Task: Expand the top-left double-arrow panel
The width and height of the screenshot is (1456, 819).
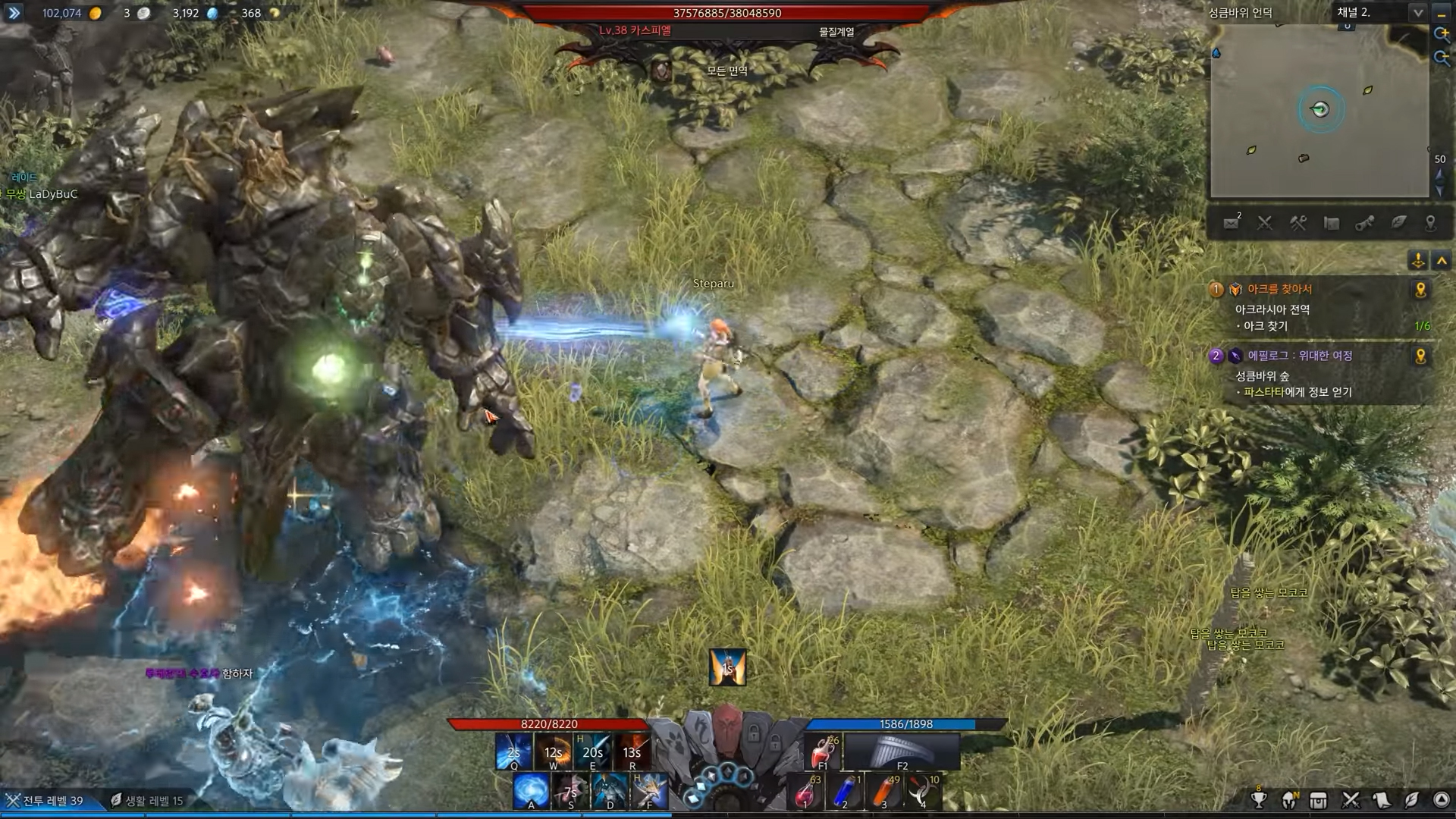Action: pyautogui.click(x=14, y=13)
